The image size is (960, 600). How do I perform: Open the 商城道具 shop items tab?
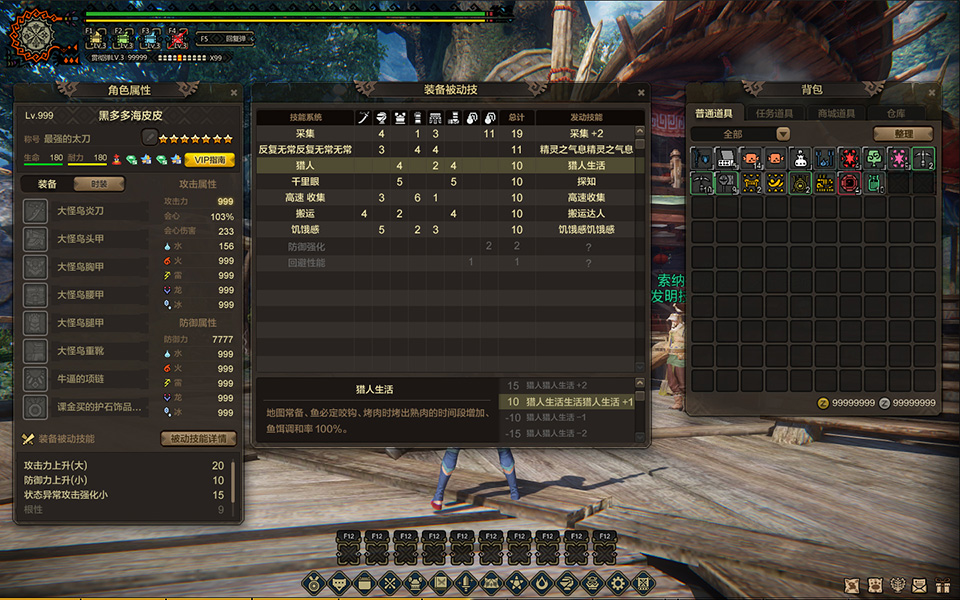pos(836,114)
